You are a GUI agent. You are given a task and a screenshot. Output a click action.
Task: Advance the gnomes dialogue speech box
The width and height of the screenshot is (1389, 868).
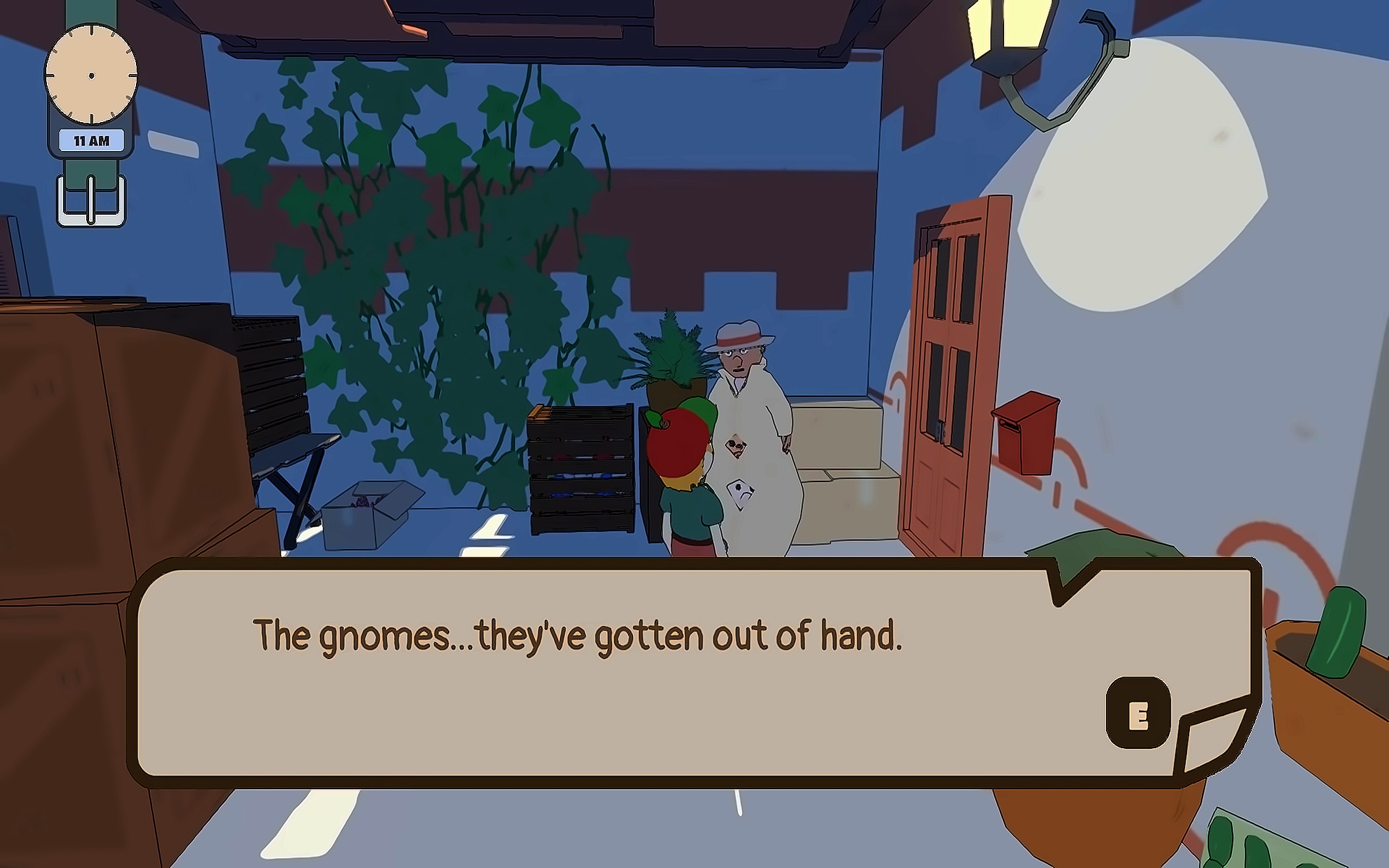[x=1138, y=713]
